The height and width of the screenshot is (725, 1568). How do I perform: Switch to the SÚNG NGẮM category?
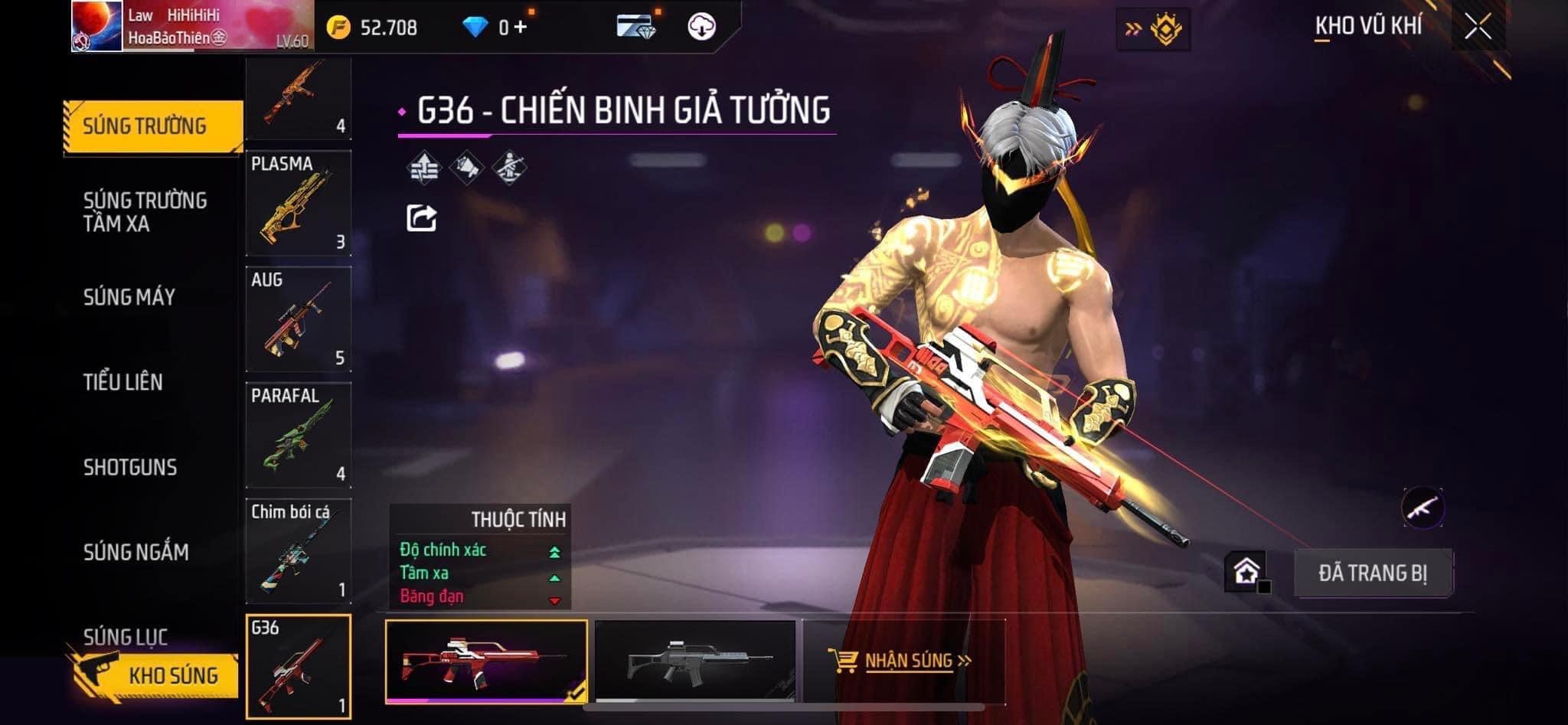(x=136, y=552)
